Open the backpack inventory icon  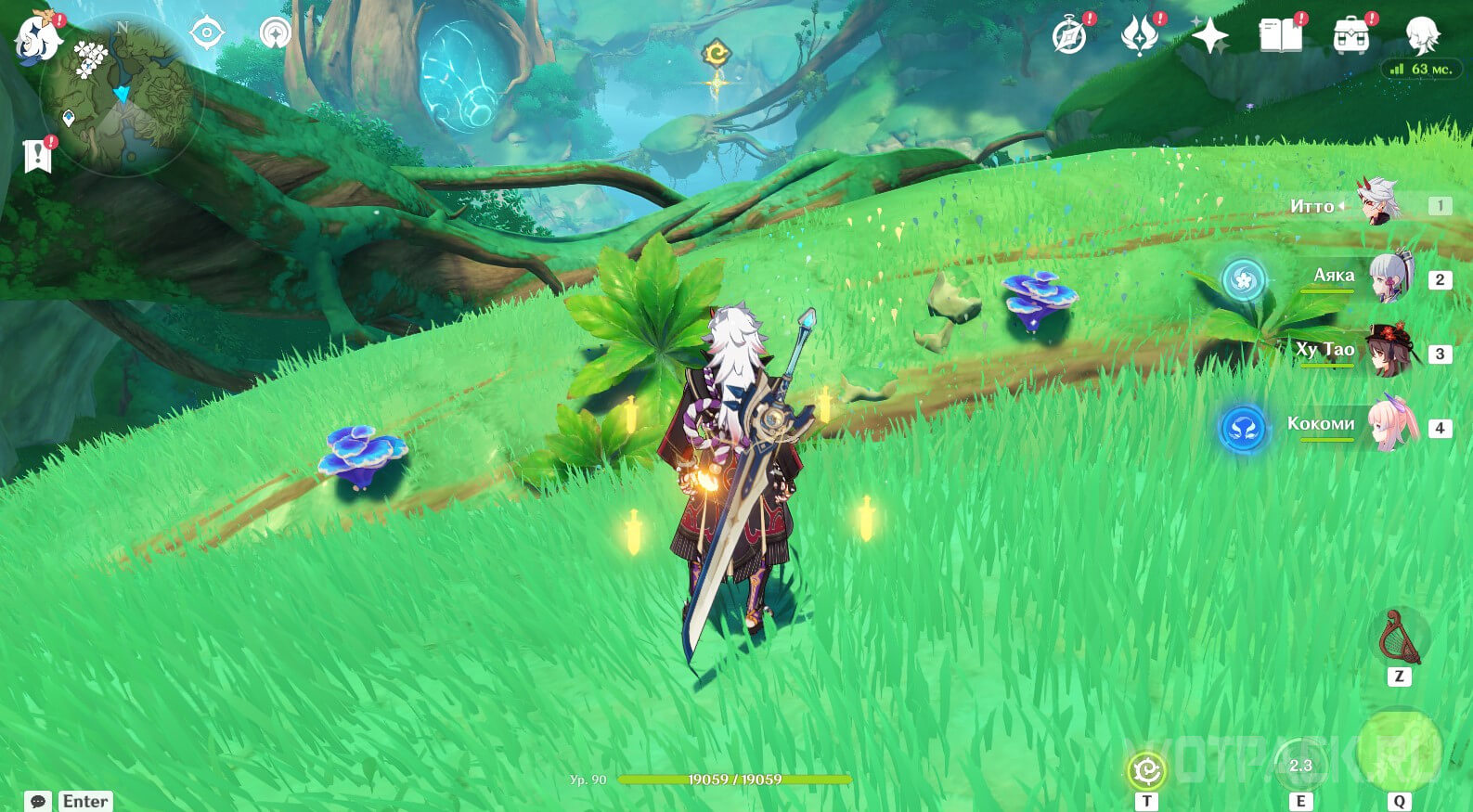pyautogui.click(x=1350, y=37)
